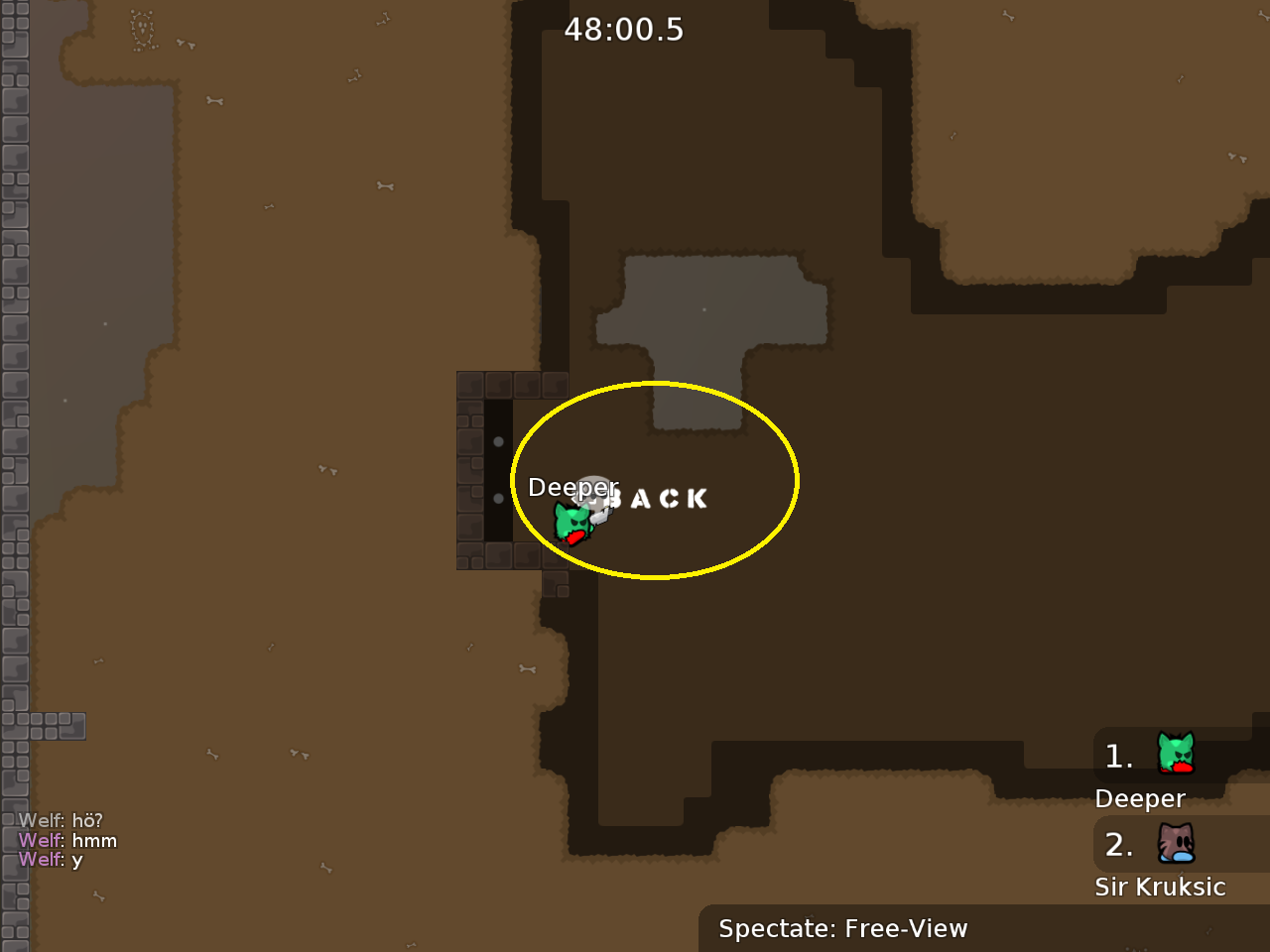
Task: Click the BACK checkpoint text
Action: (659, 499)
